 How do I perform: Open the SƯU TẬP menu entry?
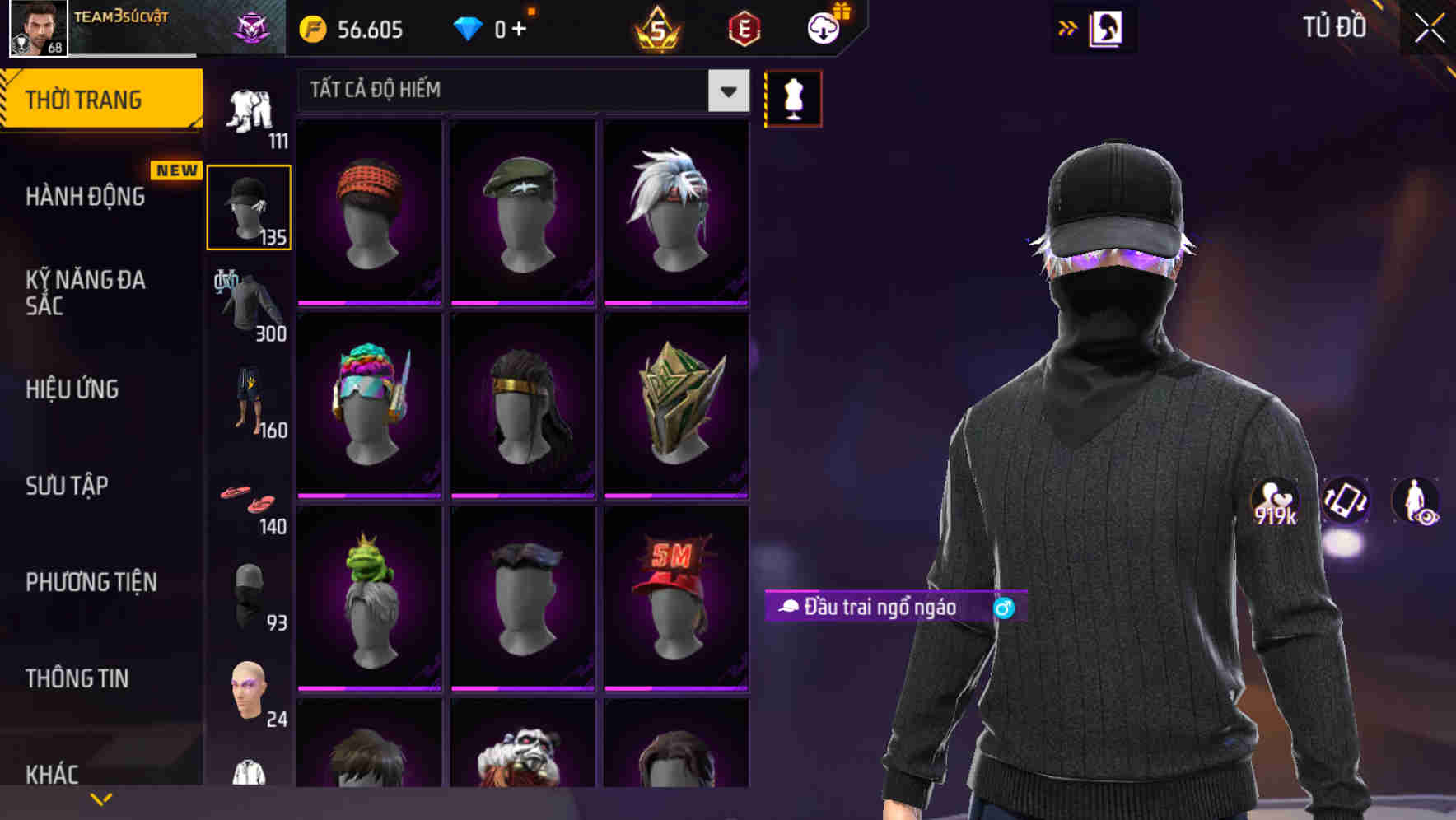[x=67, y=486]
